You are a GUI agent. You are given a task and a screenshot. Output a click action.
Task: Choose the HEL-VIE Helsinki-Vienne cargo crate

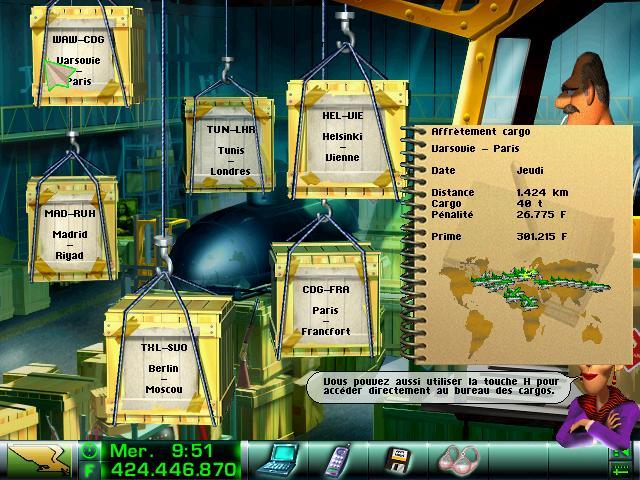coord(341,135)
